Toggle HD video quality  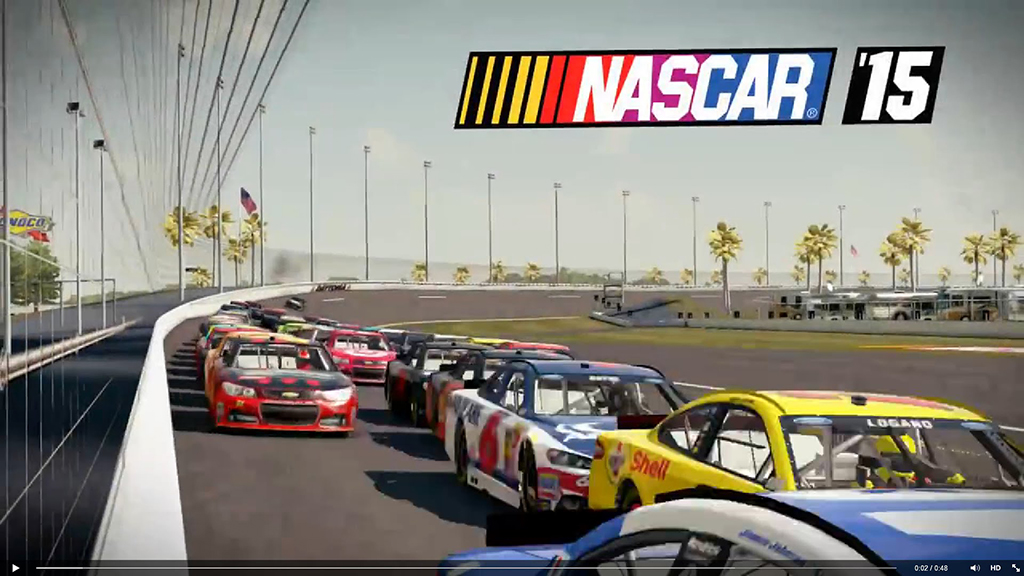[995, 568]
